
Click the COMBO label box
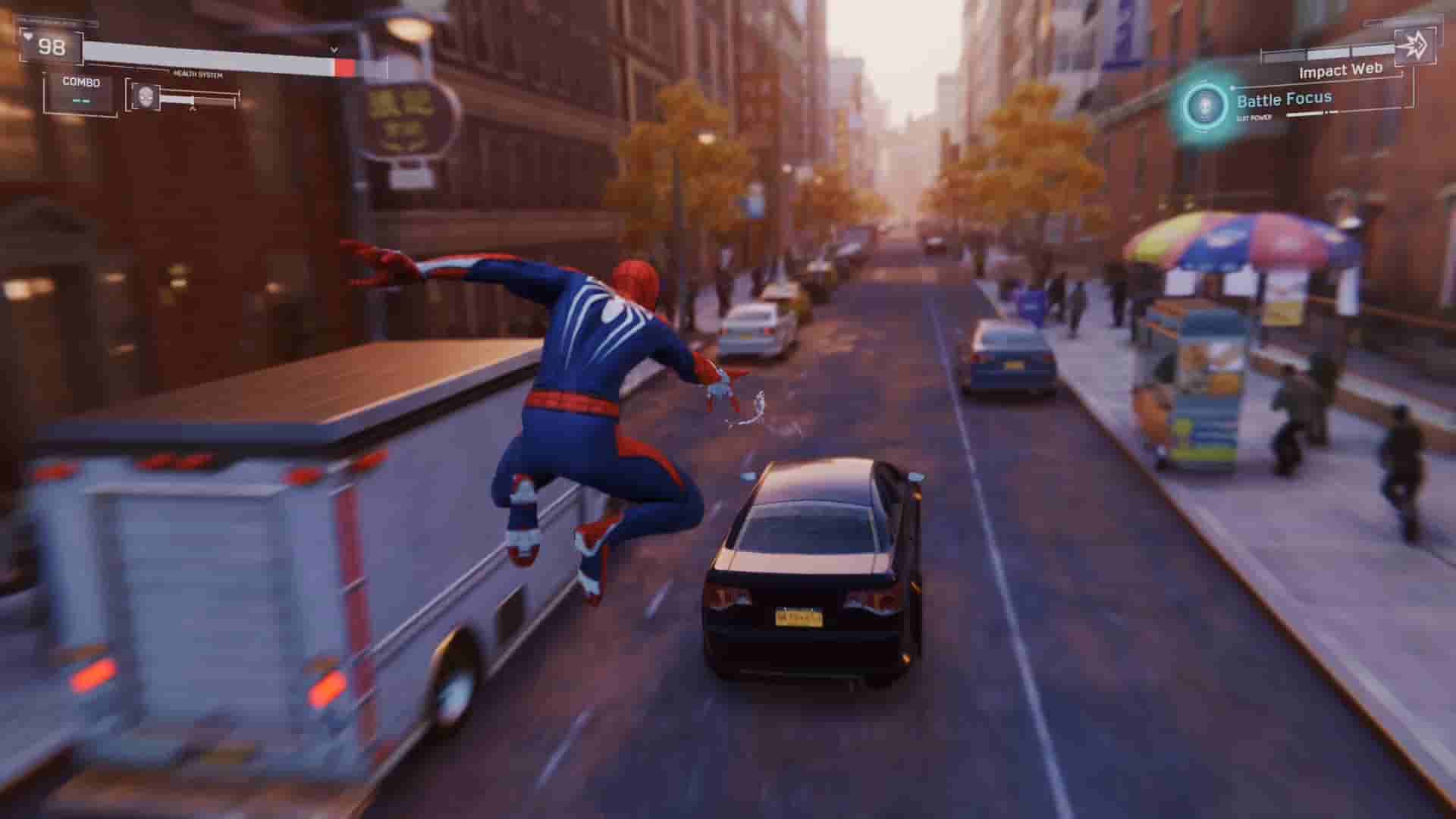(x=81, y=80)
